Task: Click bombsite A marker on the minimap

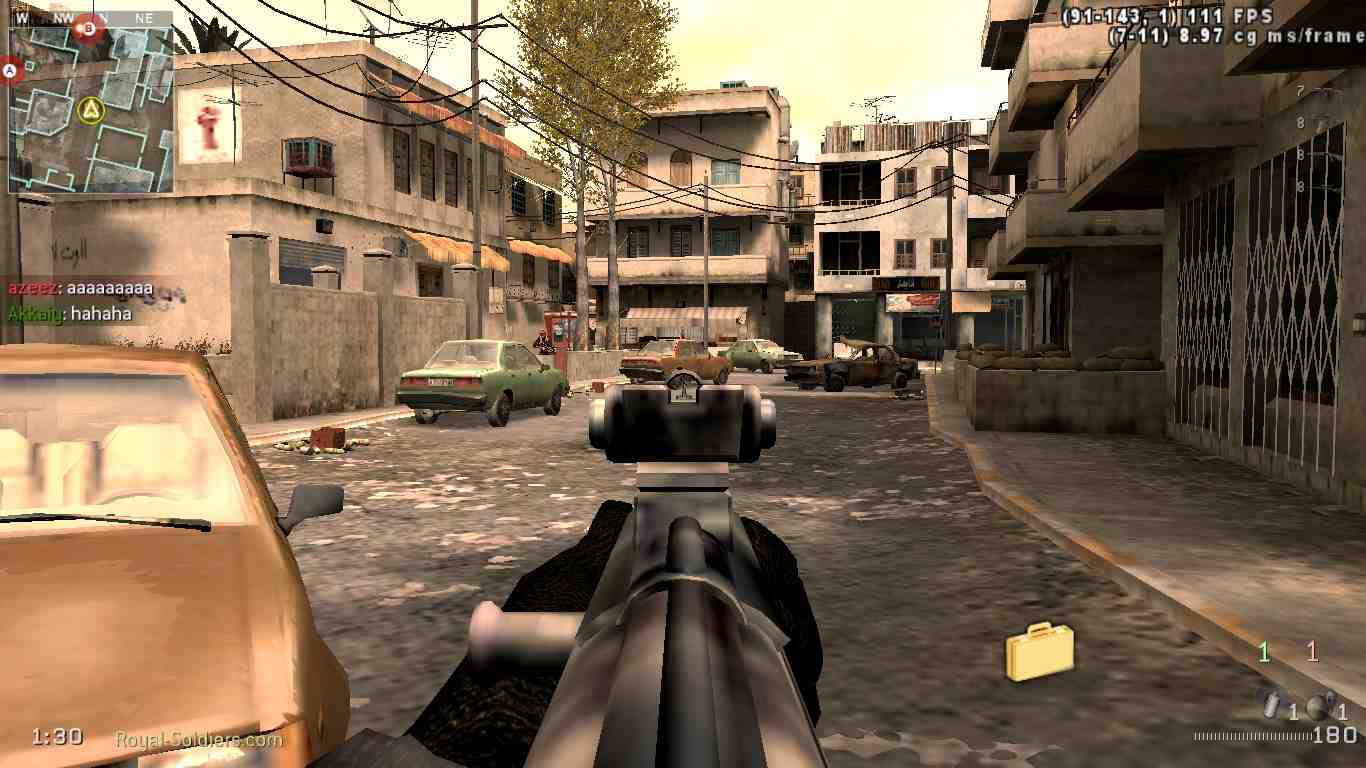Action: coord(9,69)
